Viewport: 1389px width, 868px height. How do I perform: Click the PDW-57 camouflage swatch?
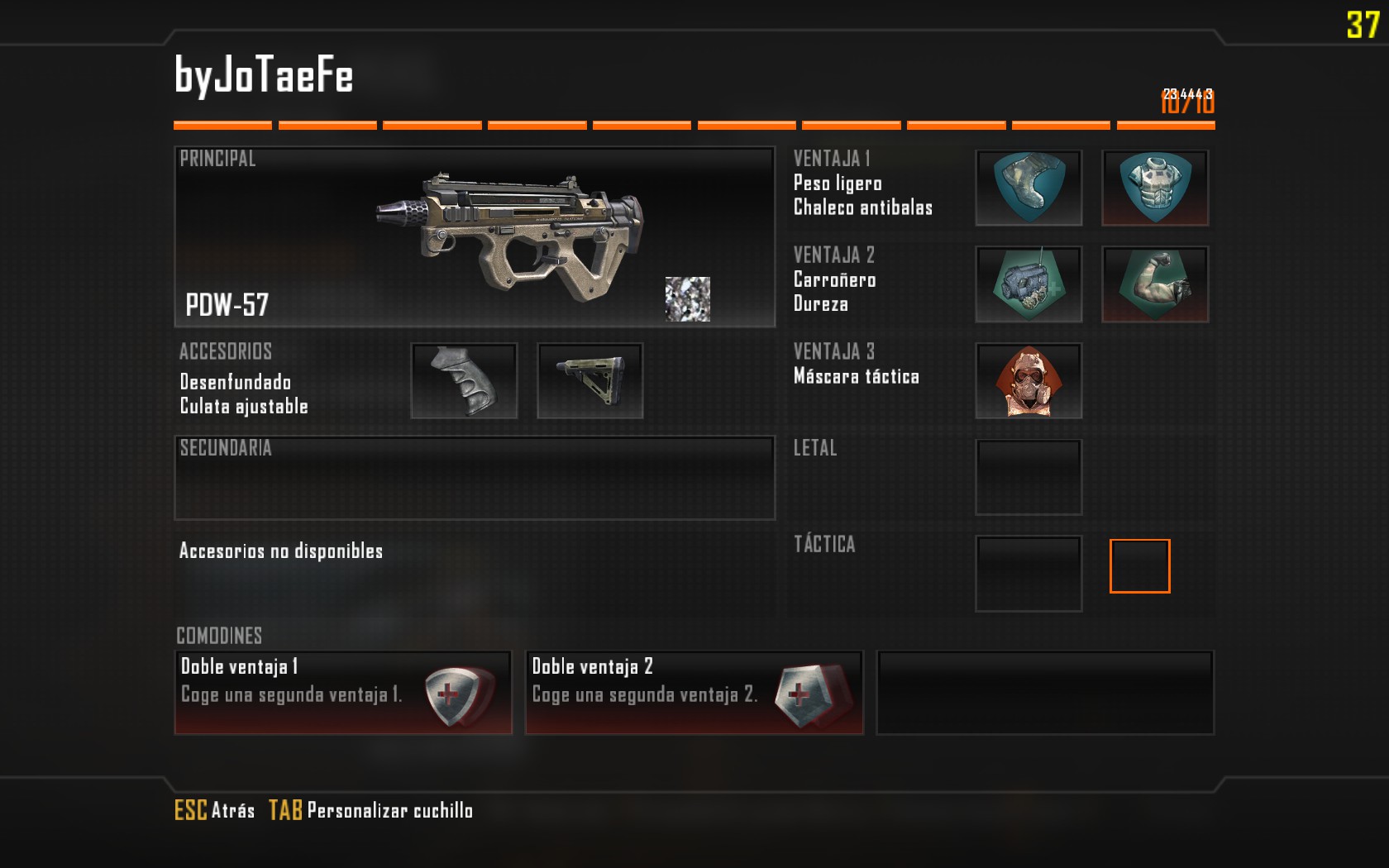(688, 299)
